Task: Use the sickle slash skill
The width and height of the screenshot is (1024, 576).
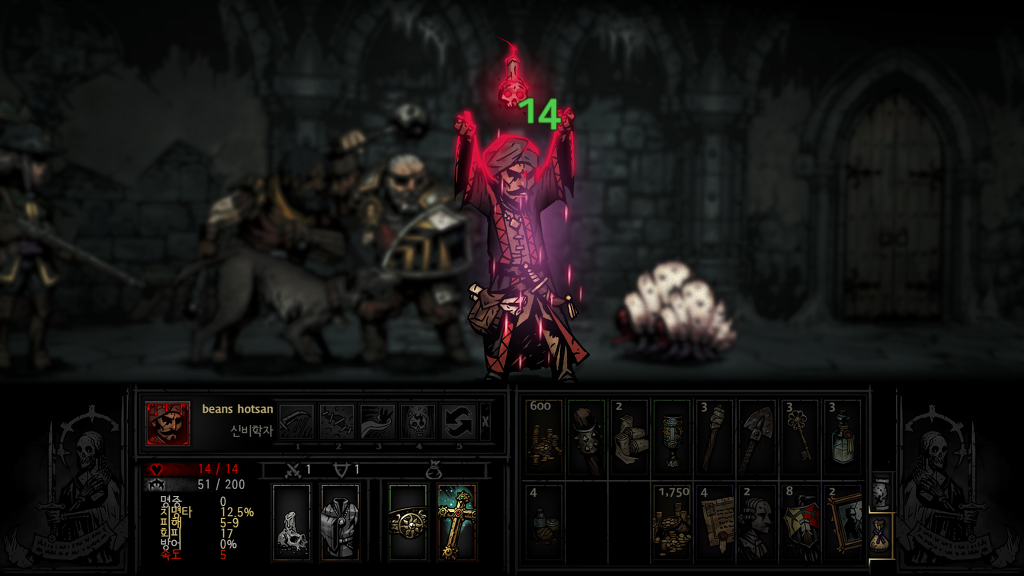Action: (296, 421)
